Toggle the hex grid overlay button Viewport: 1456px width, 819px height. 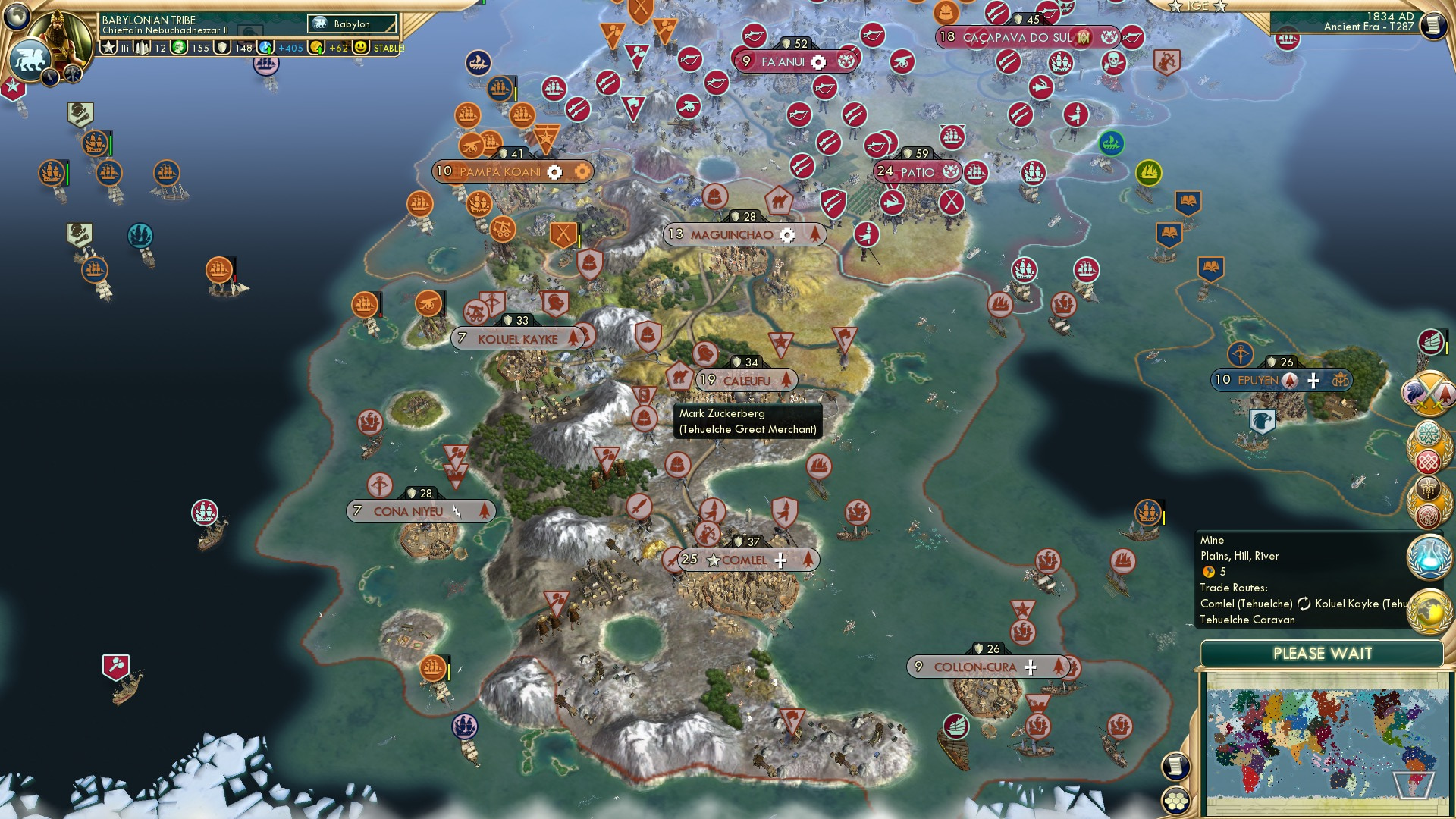pyautogui.click(x=1175, y=801)
